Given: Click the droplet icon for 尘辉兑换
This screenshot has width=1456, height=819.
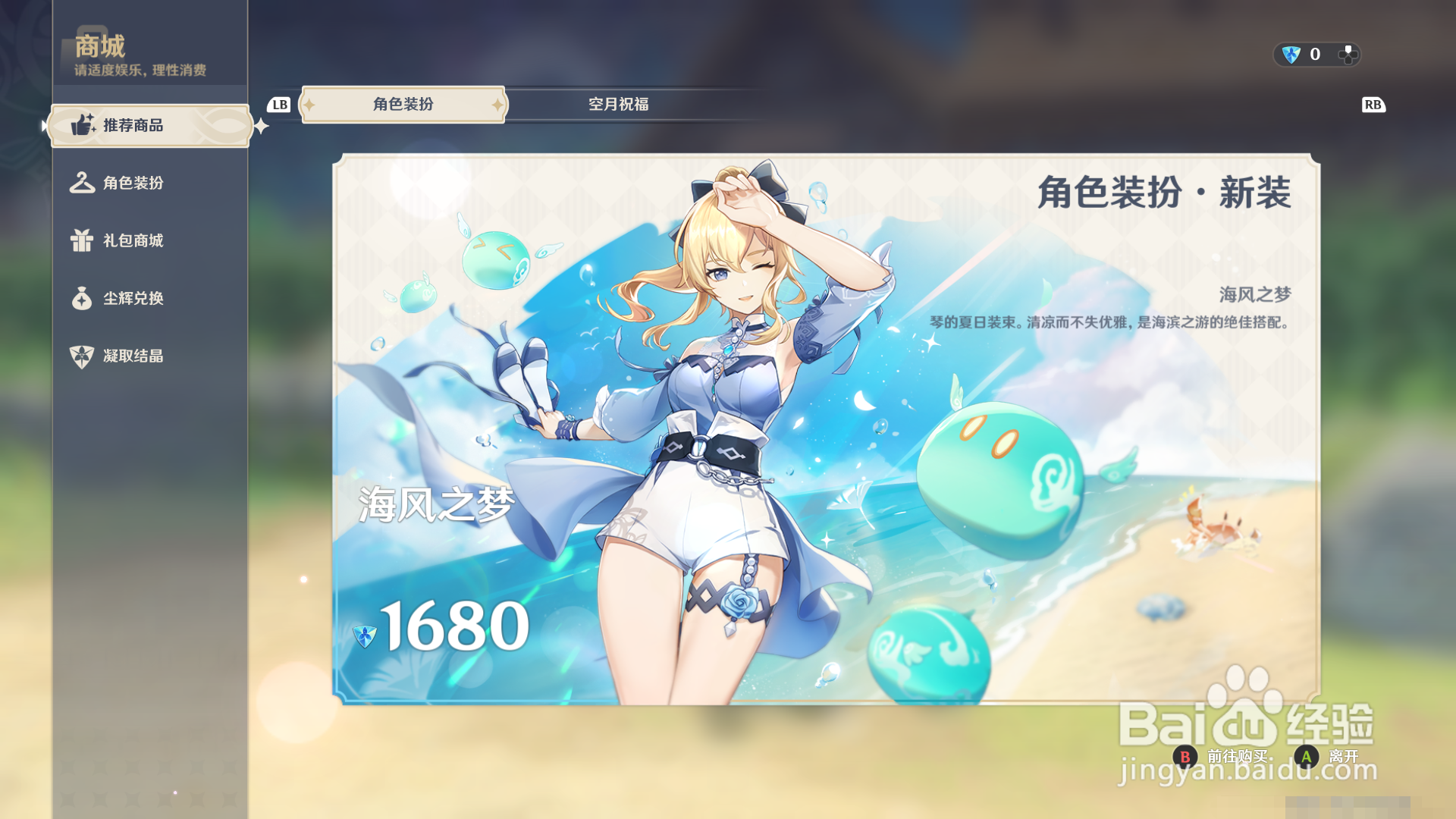Looking at the screenshot, I should (x=82, y=298).
